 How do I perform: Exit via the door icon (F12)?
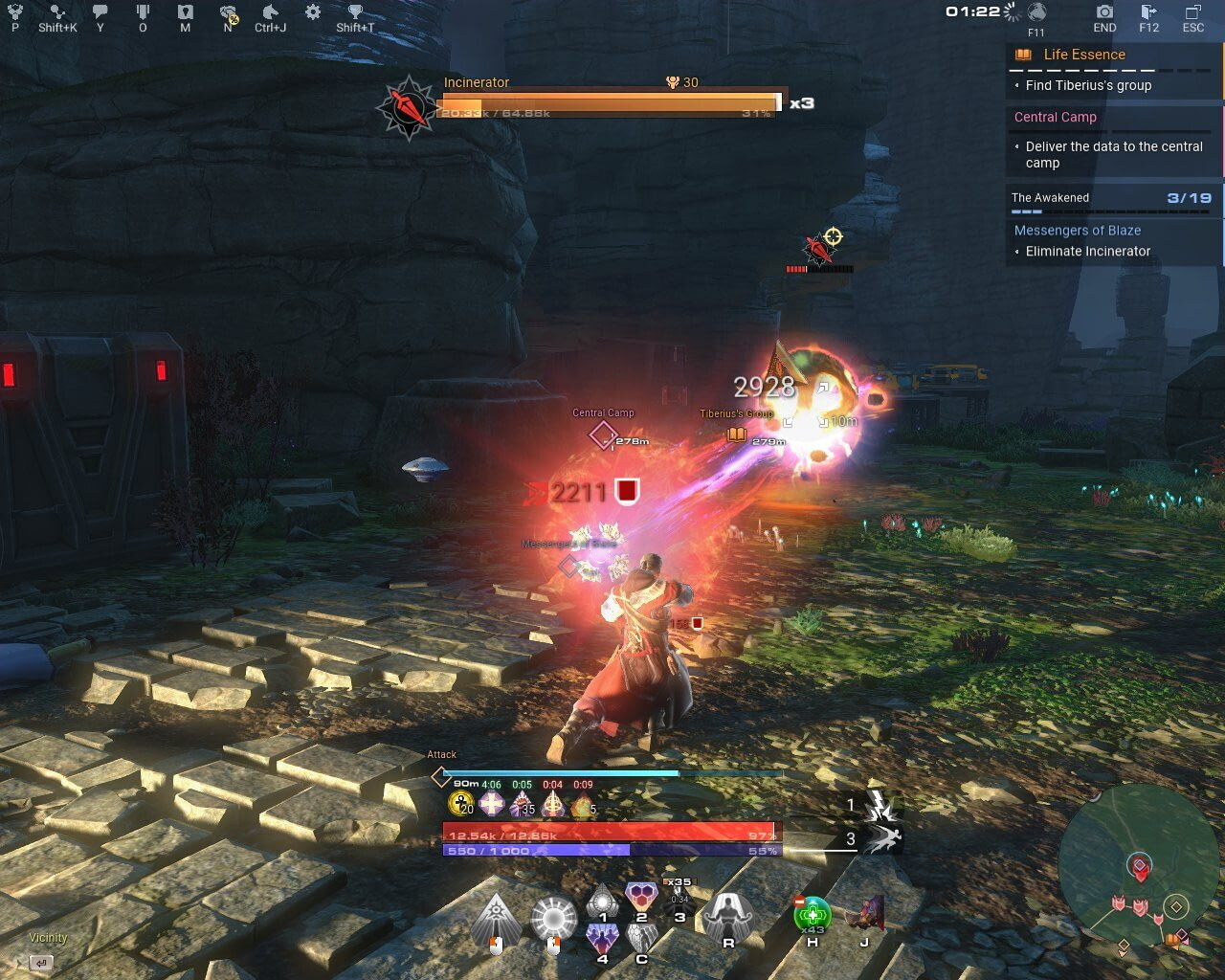tap(1147, 13)
